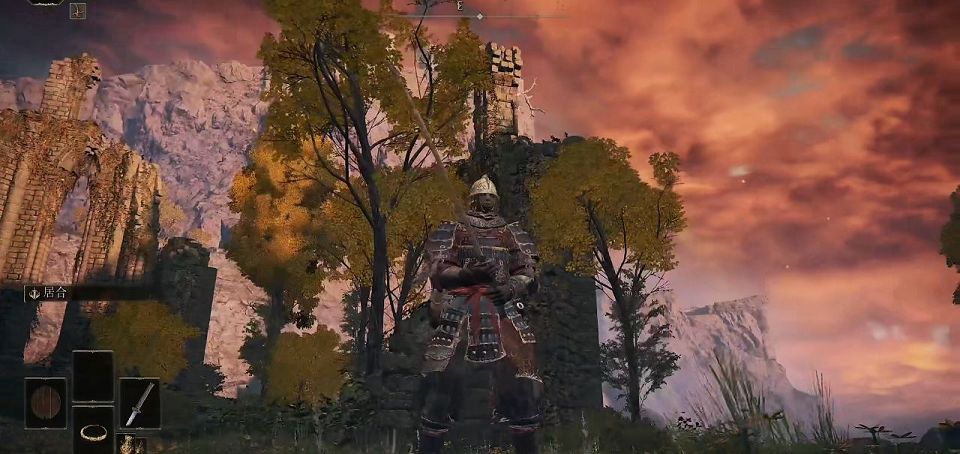Click the empty spell slot above the ring
This screenshot has width=960, height=454.
click(x=93, y=376)
